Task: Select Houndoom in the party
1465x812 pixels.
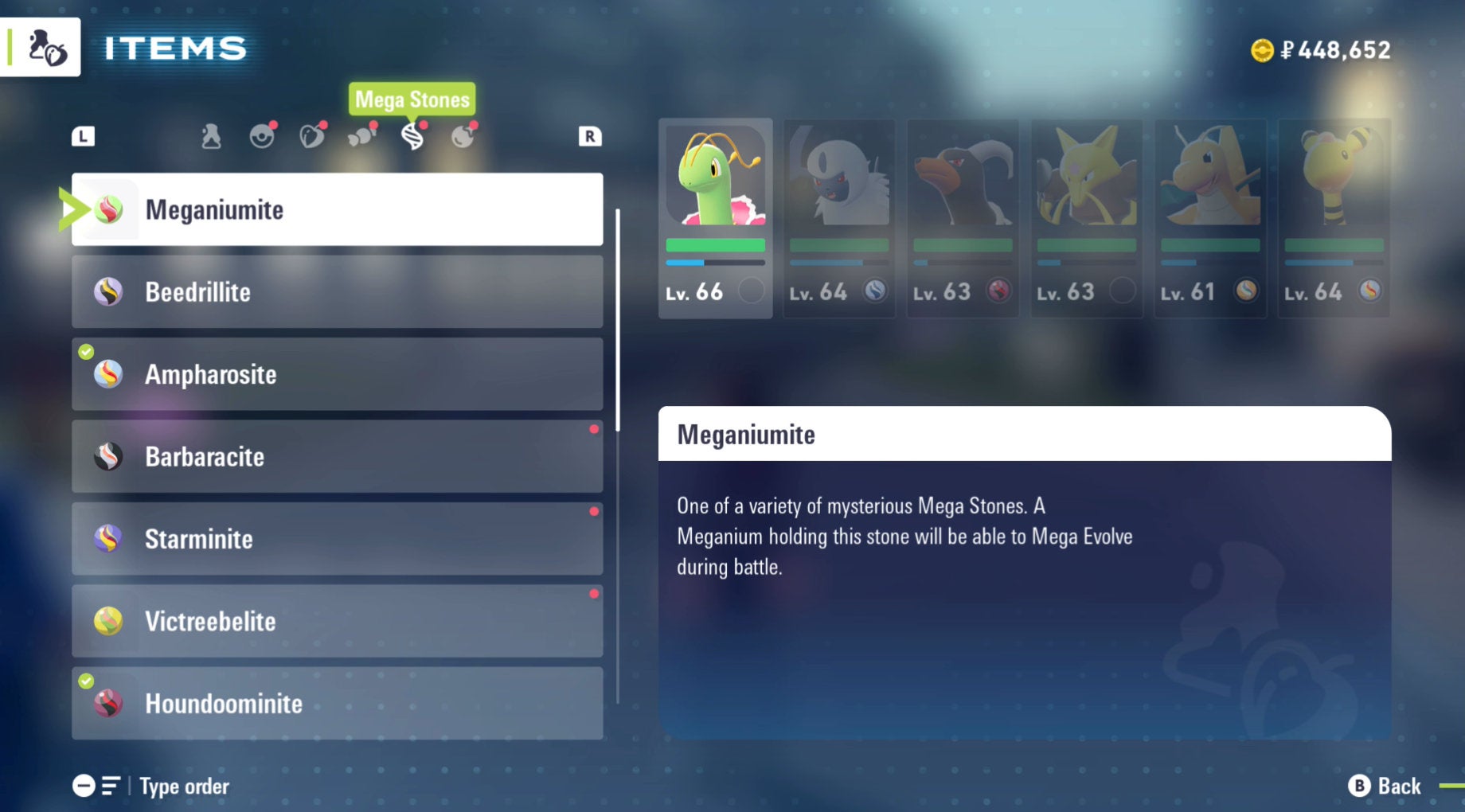Action: (963, 218)
